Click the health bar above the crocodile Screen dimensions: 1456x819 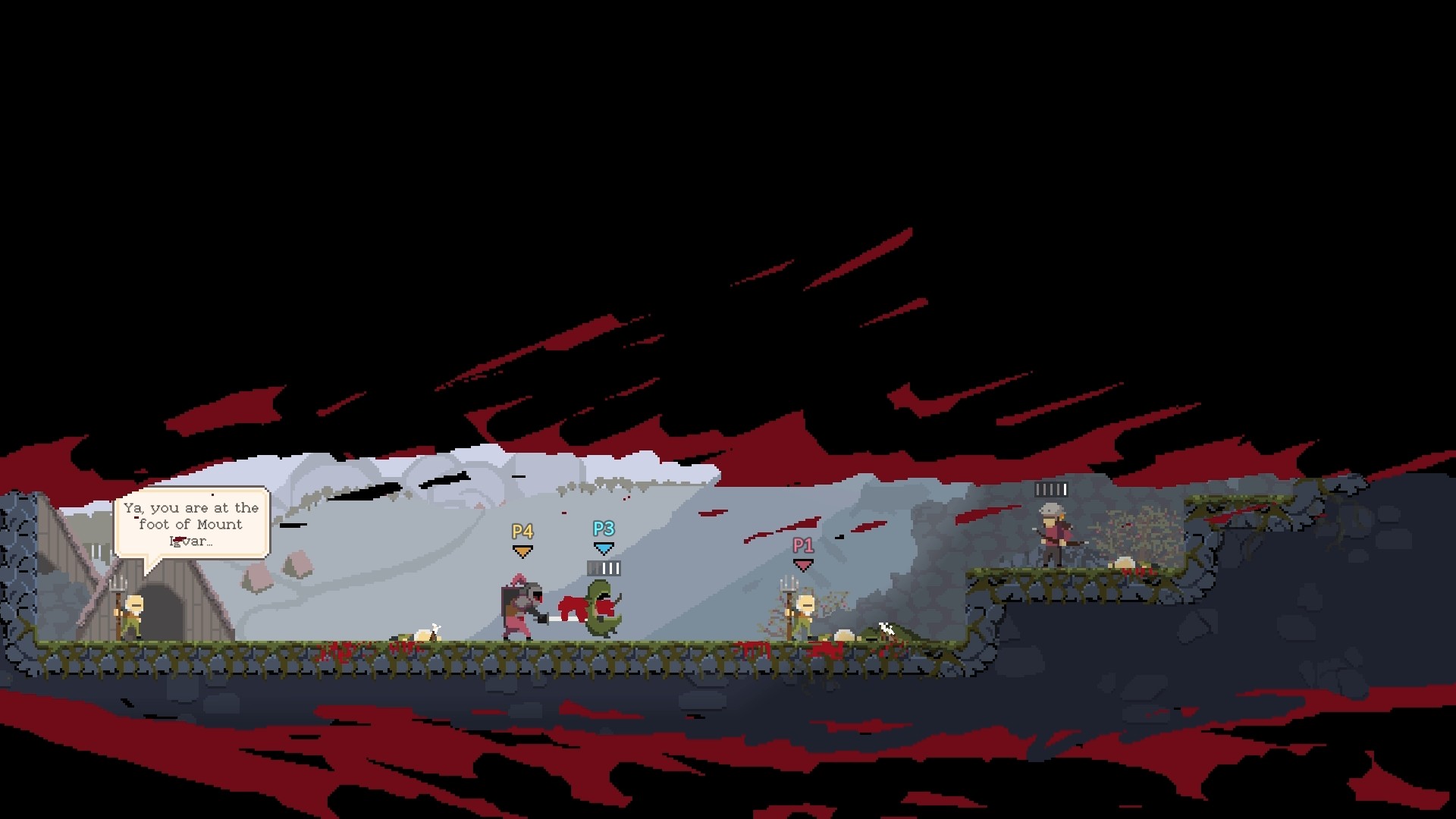[x=603, y=567]
